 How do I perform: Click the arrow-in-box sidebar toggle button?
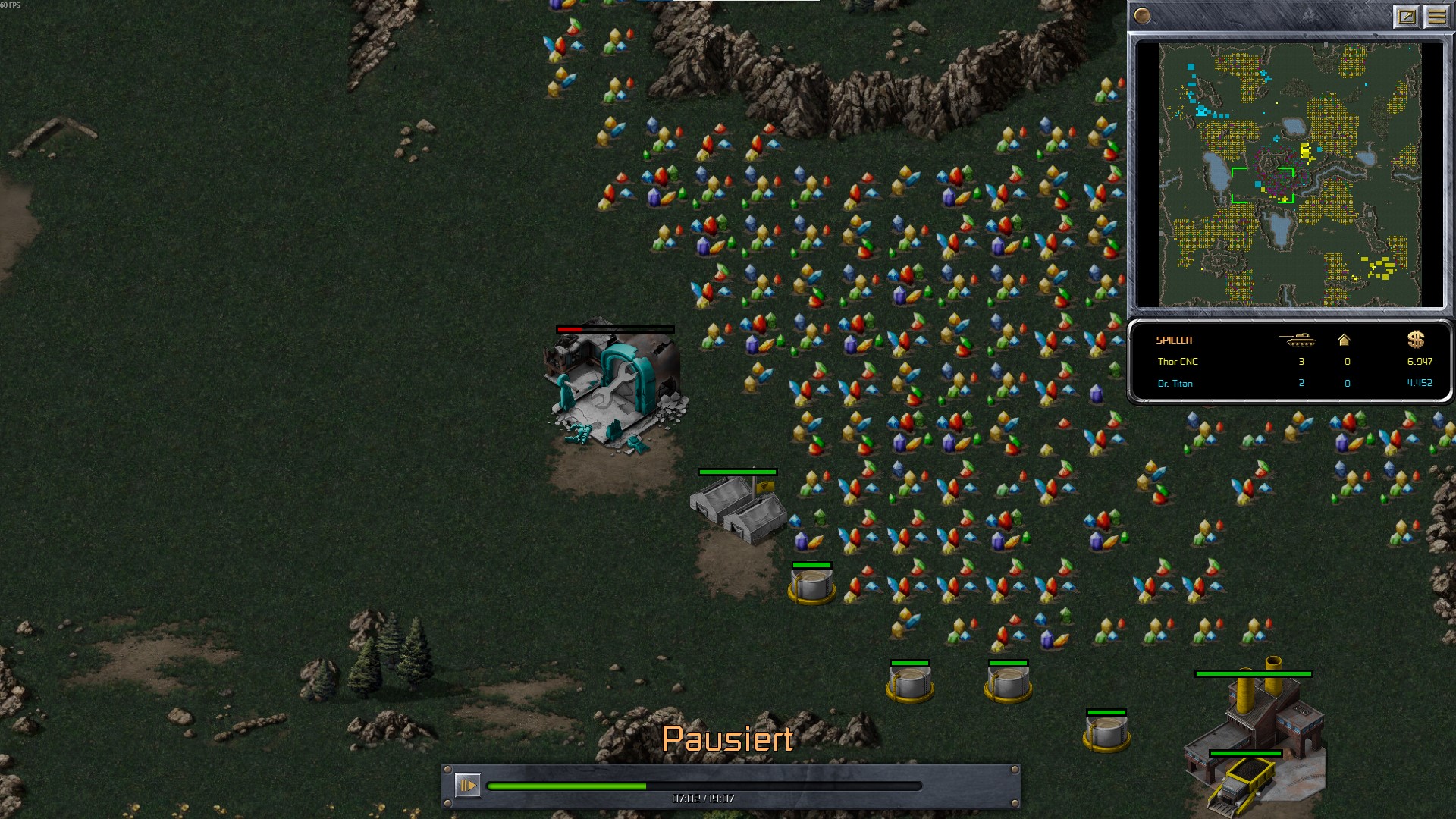(1407, 16)
